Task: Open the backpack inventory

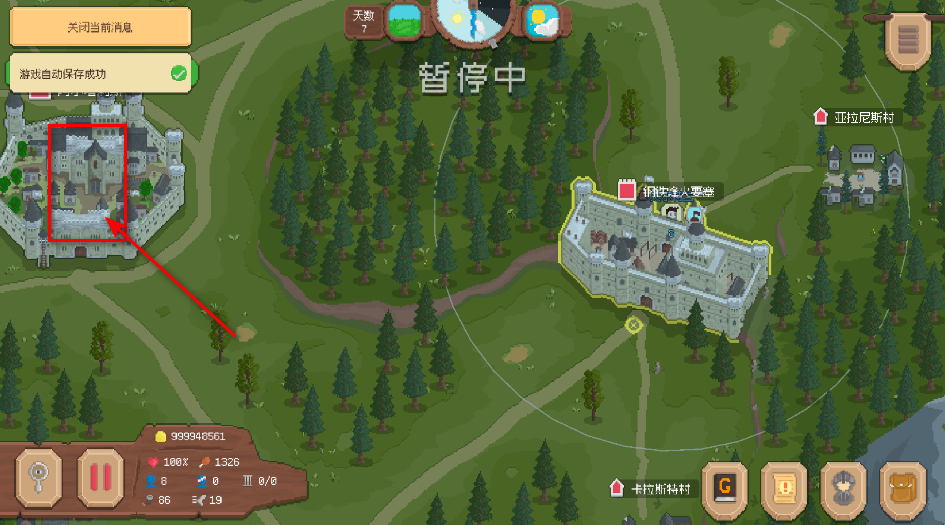Action: click(905, 489)
